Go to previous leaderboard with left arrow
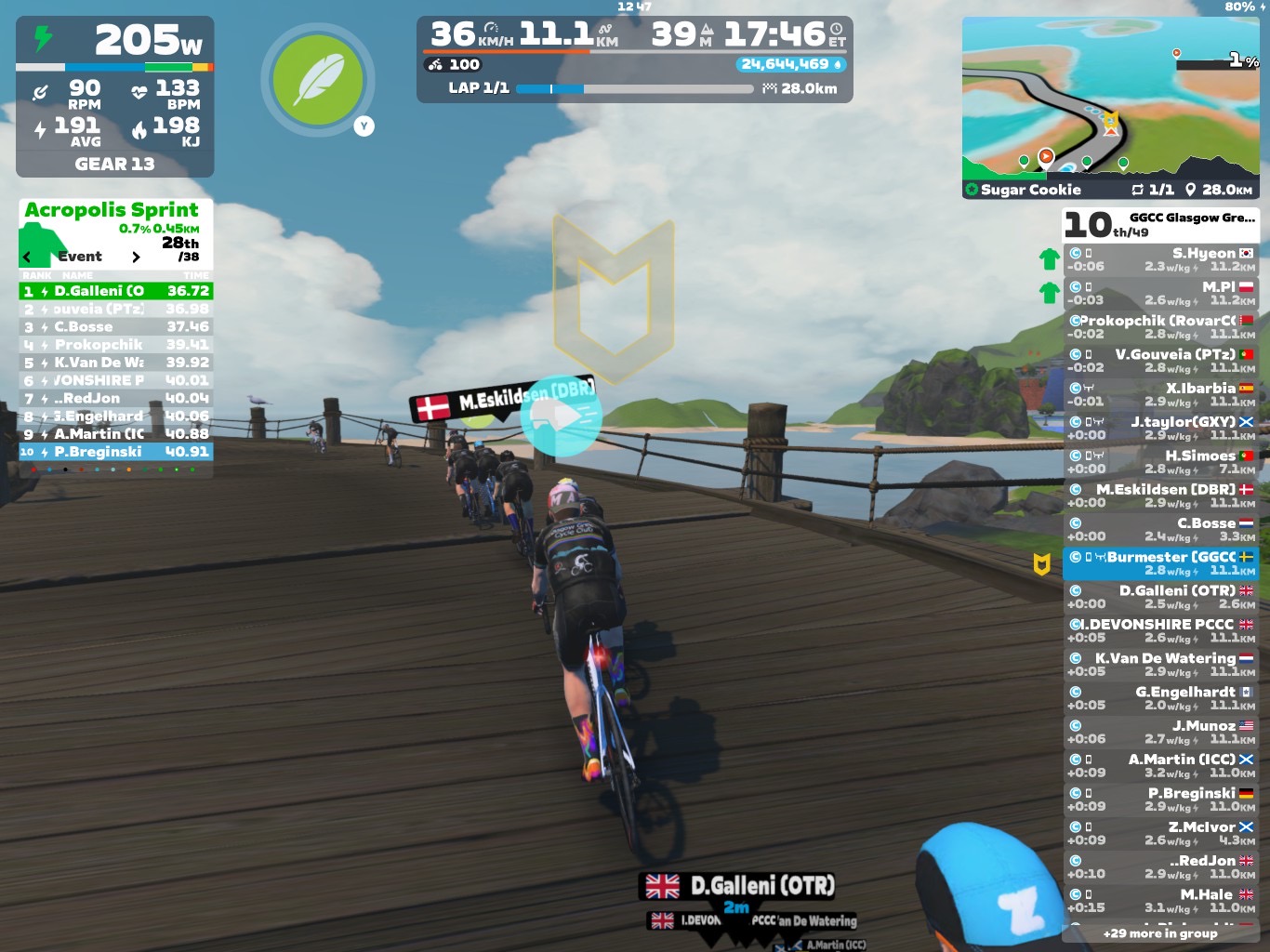The image size is (1270, 952). click(27, 258)
